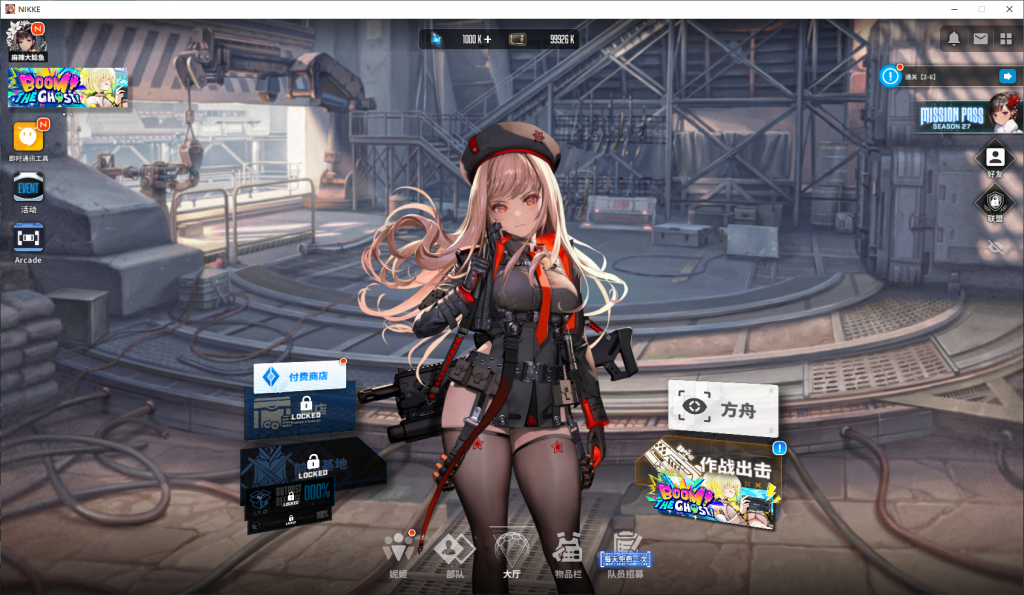Screen dimensions: 1024x595
Task: Launch the Arcade mode icon
Action: click(28, 239)
